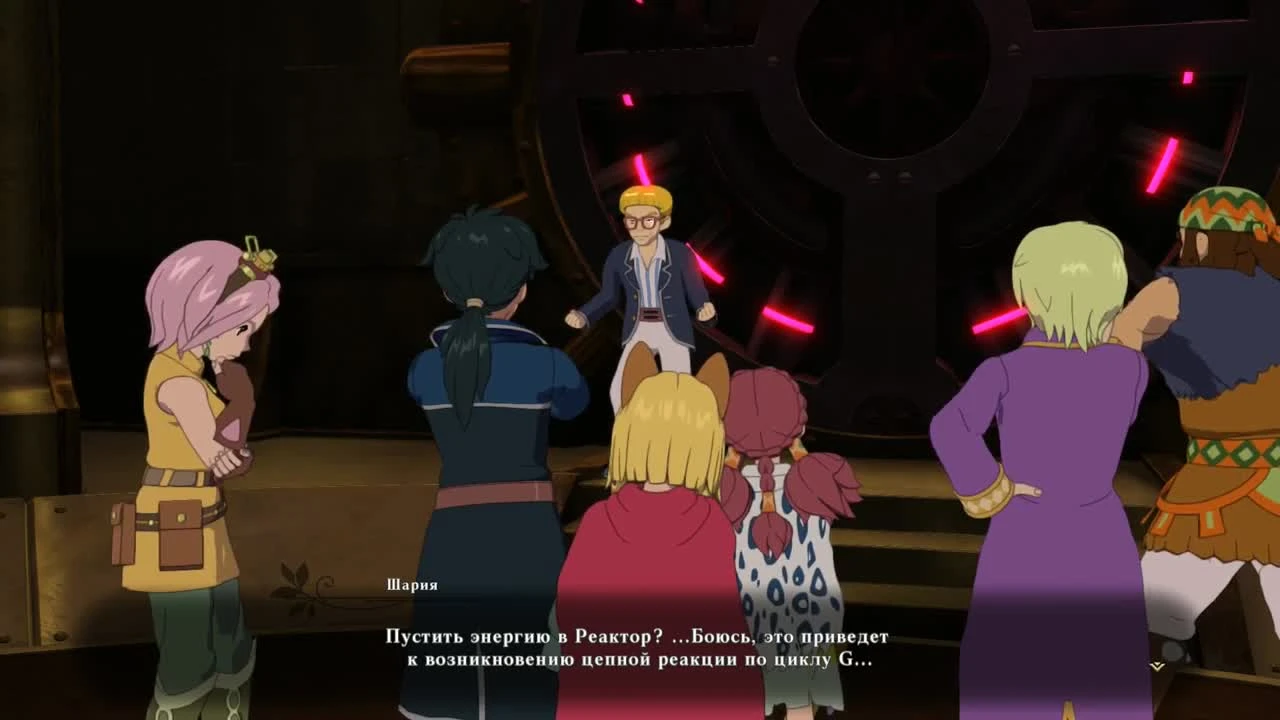Screen dimensions: 1280x720
Task: Select the blonde boy with glasses
Action: (x=645, y=270)
